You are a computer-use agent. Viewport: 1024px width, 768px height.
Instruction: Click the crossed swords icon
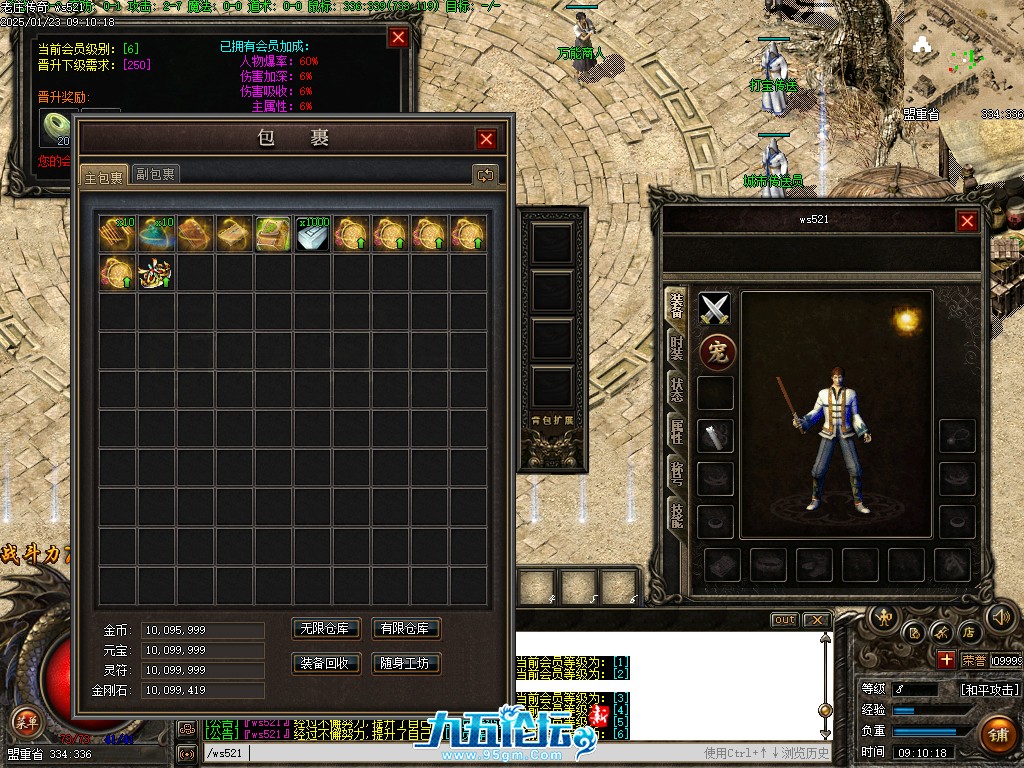pyautogui.click(x=715, y=309)
